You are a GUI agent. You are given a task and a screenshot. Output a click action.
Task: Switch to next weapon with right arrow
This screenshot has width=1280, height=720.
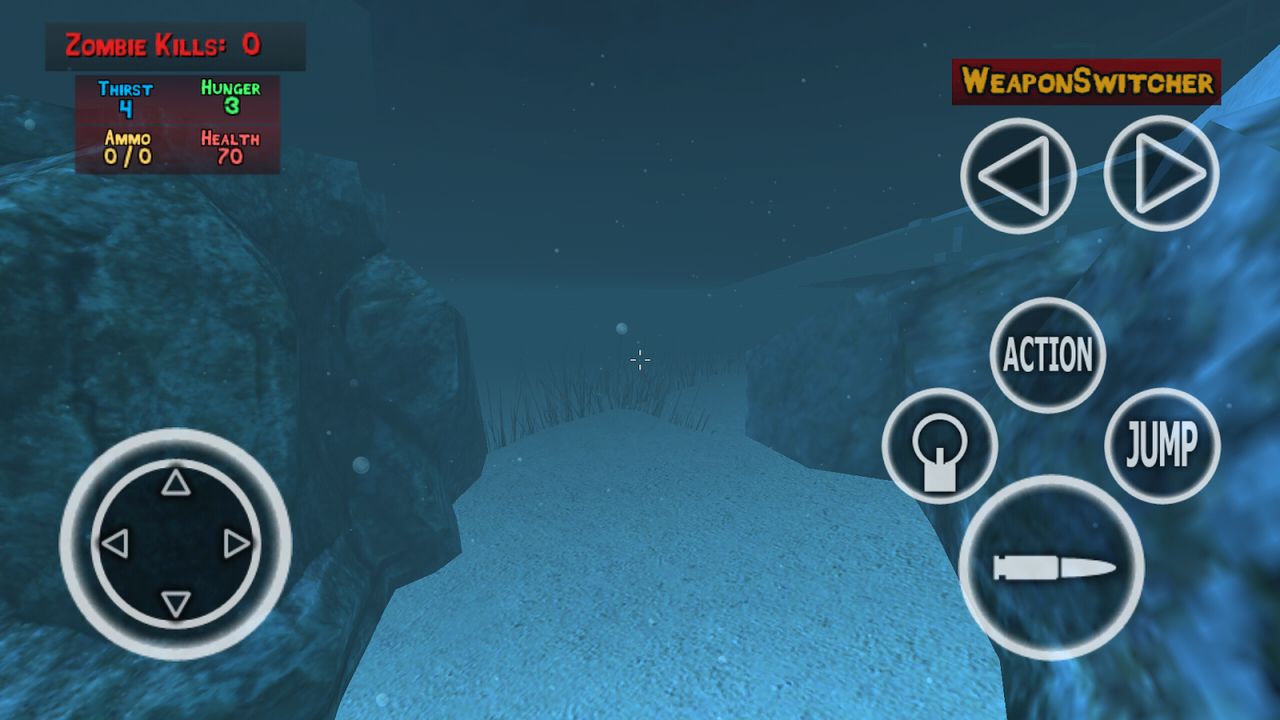pyautogui.click(x=1160, y=174)
